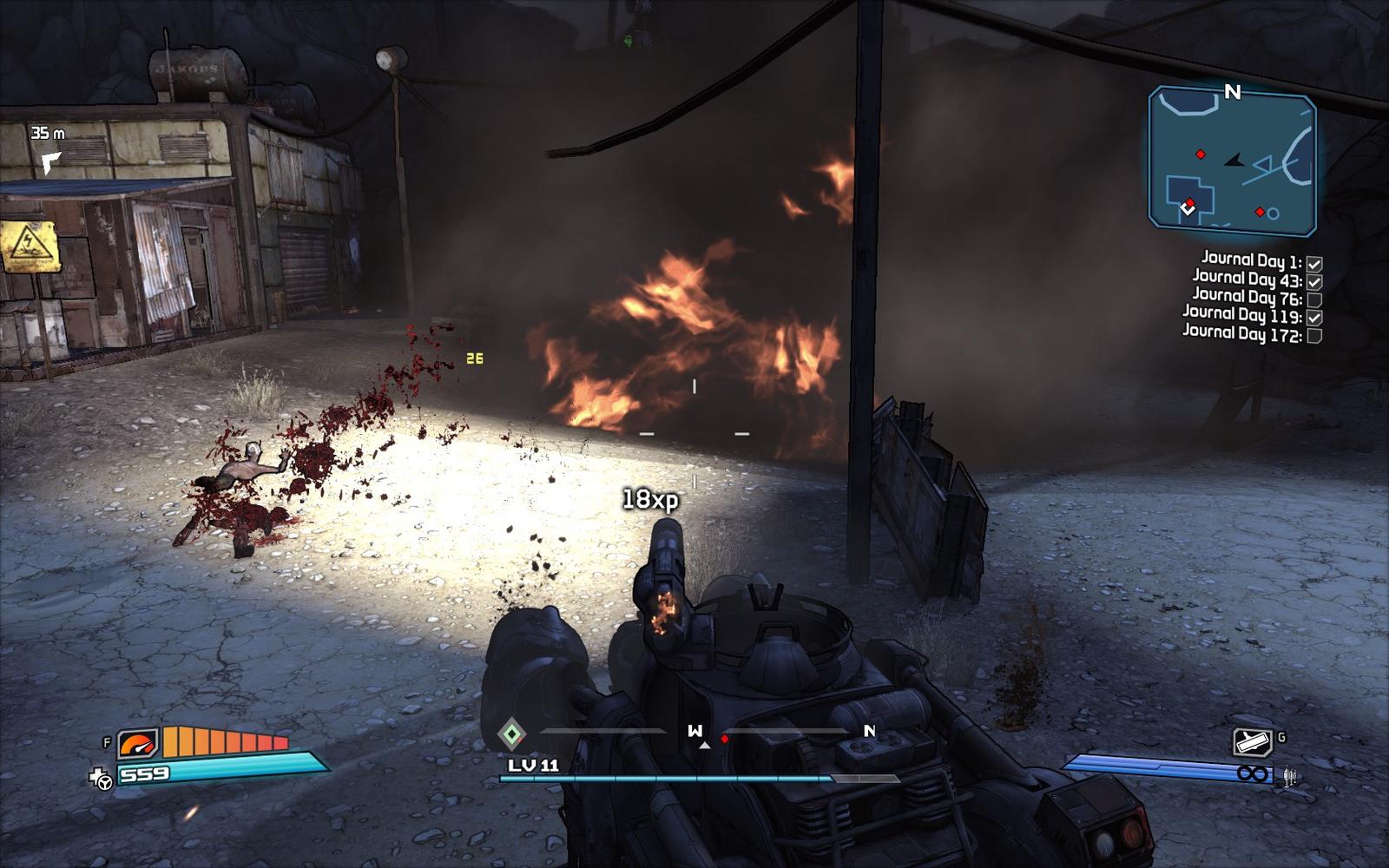Click the green diamond compass marker
The image size is (1389, 868).
(x=512, y=735)
